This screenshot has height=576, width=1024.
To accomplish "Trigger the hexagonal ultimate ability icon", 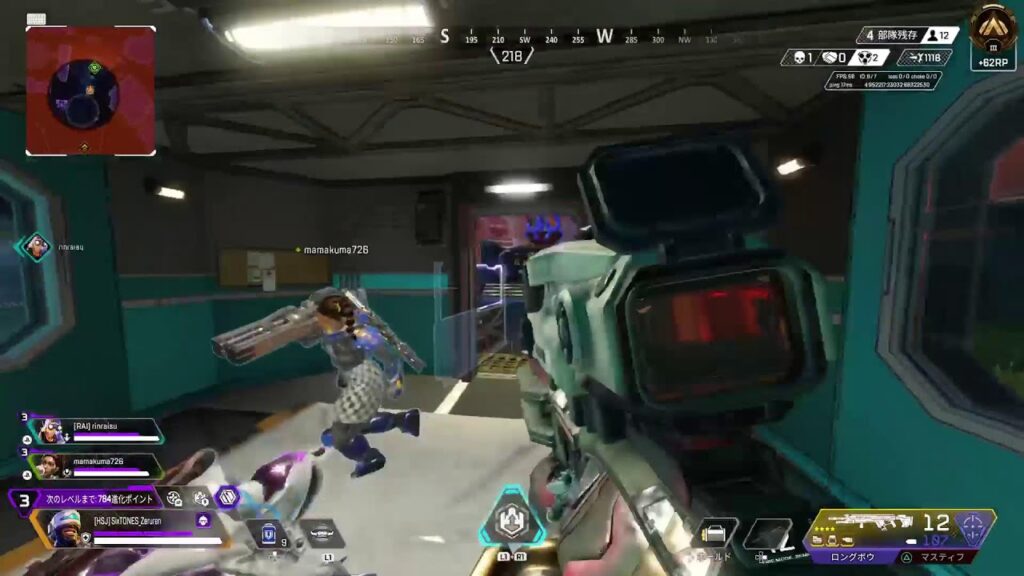I will 510,522.
